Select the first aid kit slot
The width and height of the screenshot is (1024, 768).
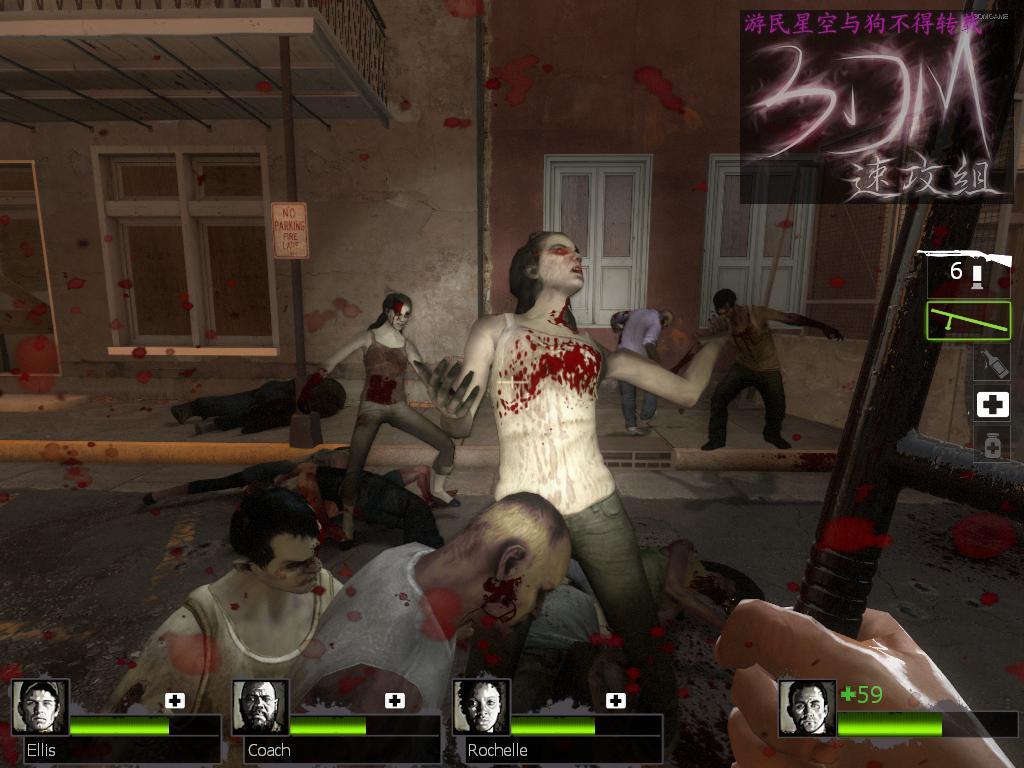click(992, 404)
